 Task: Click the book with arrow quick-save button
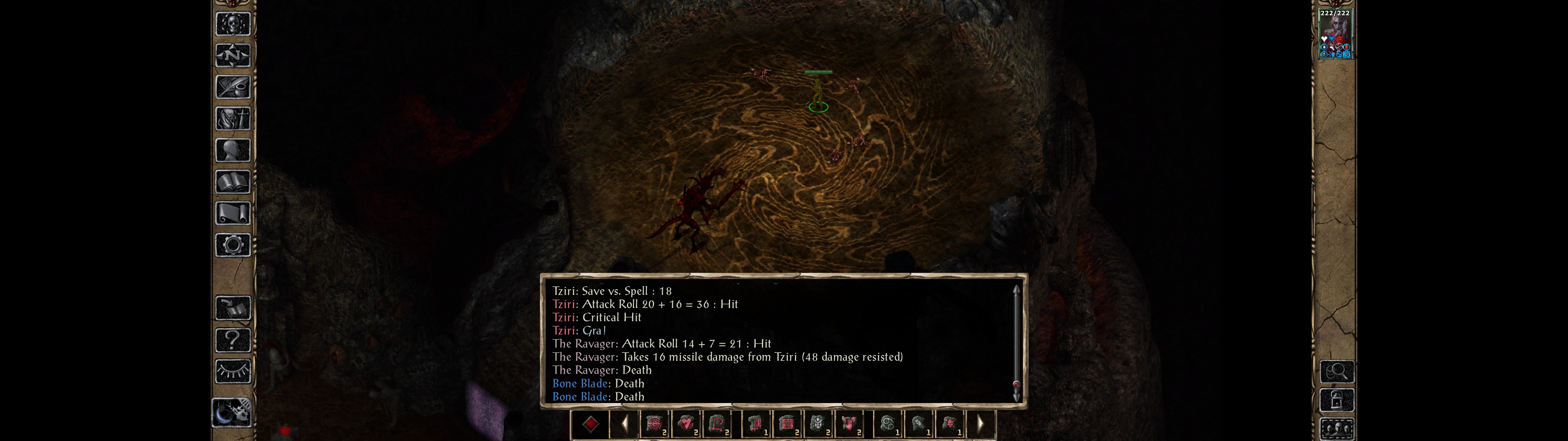point(232,308)
